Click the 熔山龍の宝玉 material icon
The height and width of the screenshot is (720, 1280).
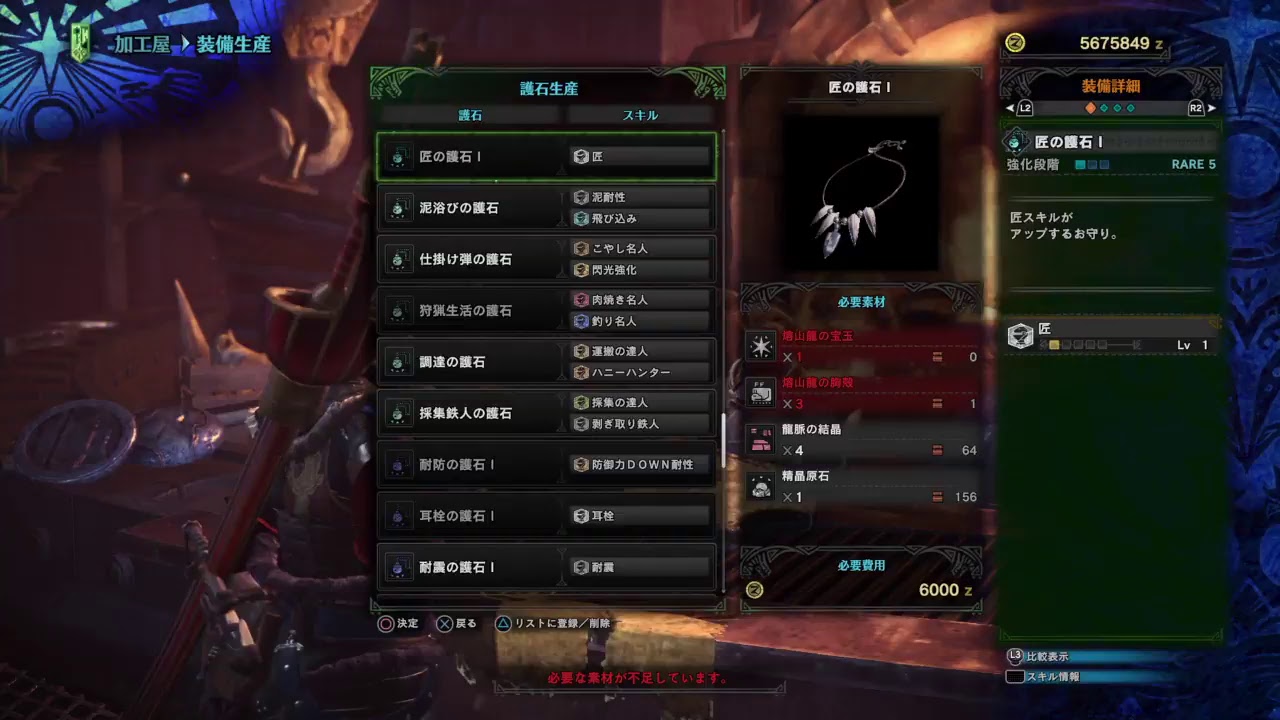(761, 345)
